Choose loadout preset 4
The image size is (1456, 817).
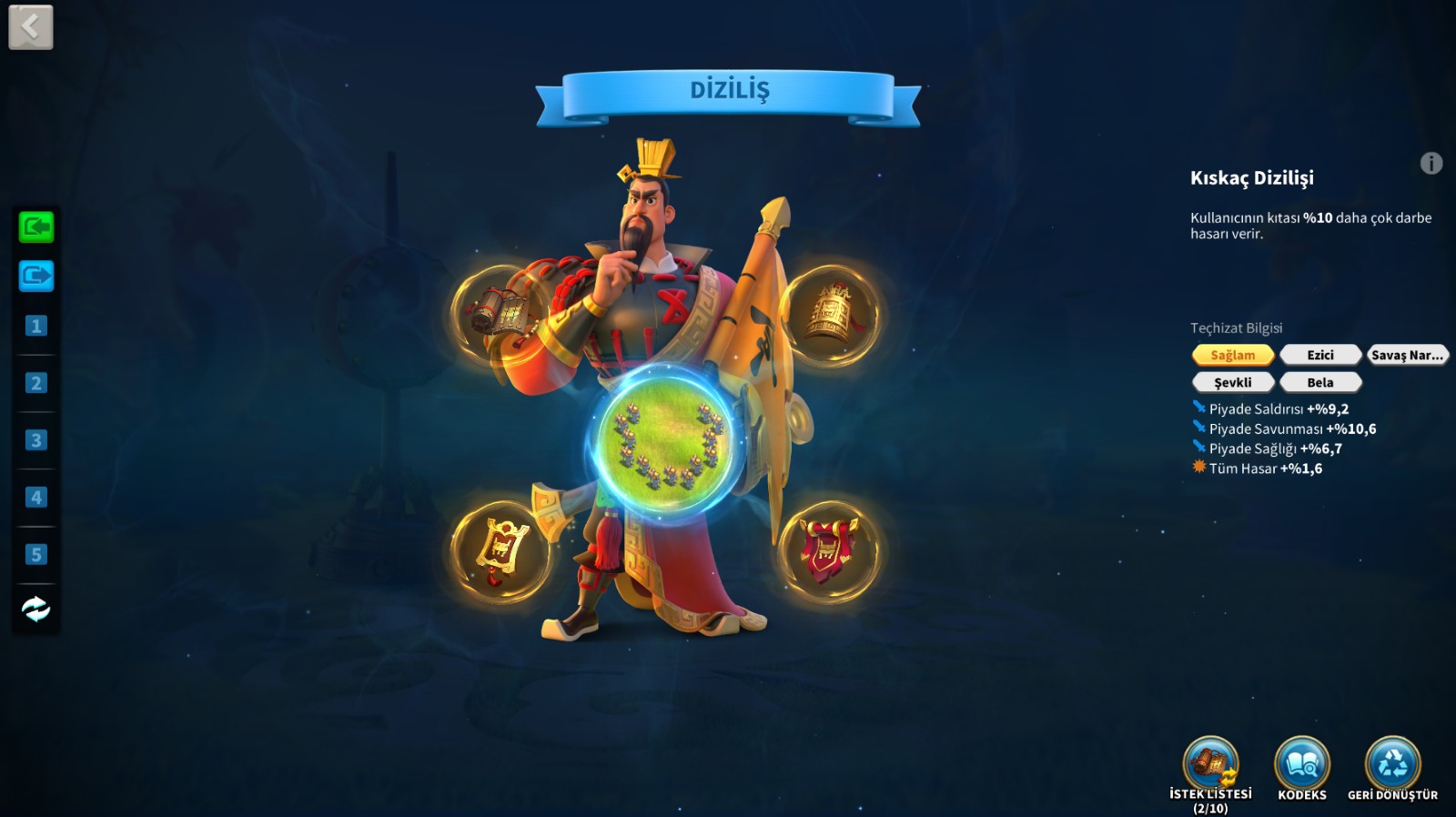(x=36, y=498)
